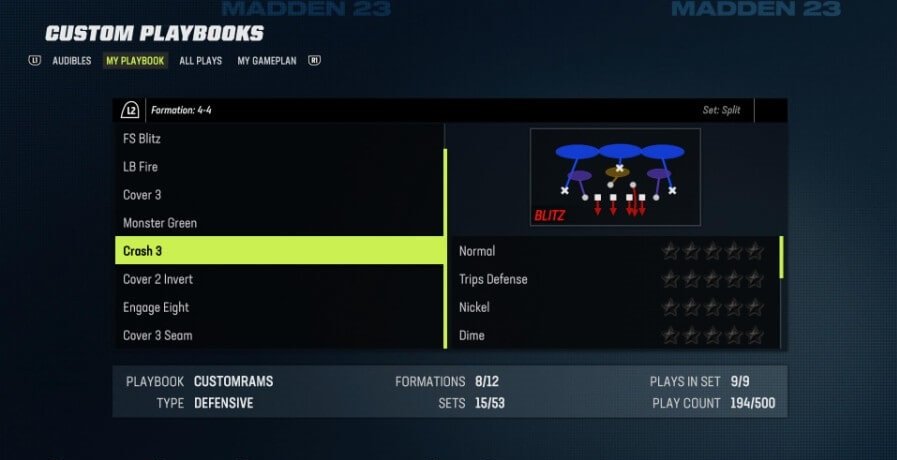This screenshot has width=897, height=460.
Task: Open the All Plays tab
Action: click(200, 61)
